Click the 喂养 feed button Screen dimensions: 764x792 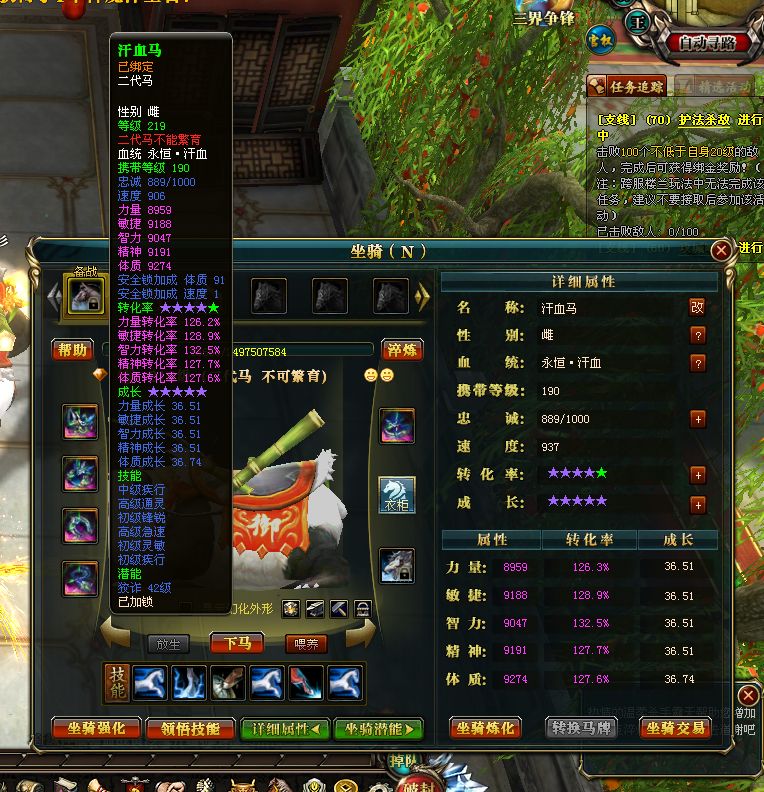tap(306, 644)
